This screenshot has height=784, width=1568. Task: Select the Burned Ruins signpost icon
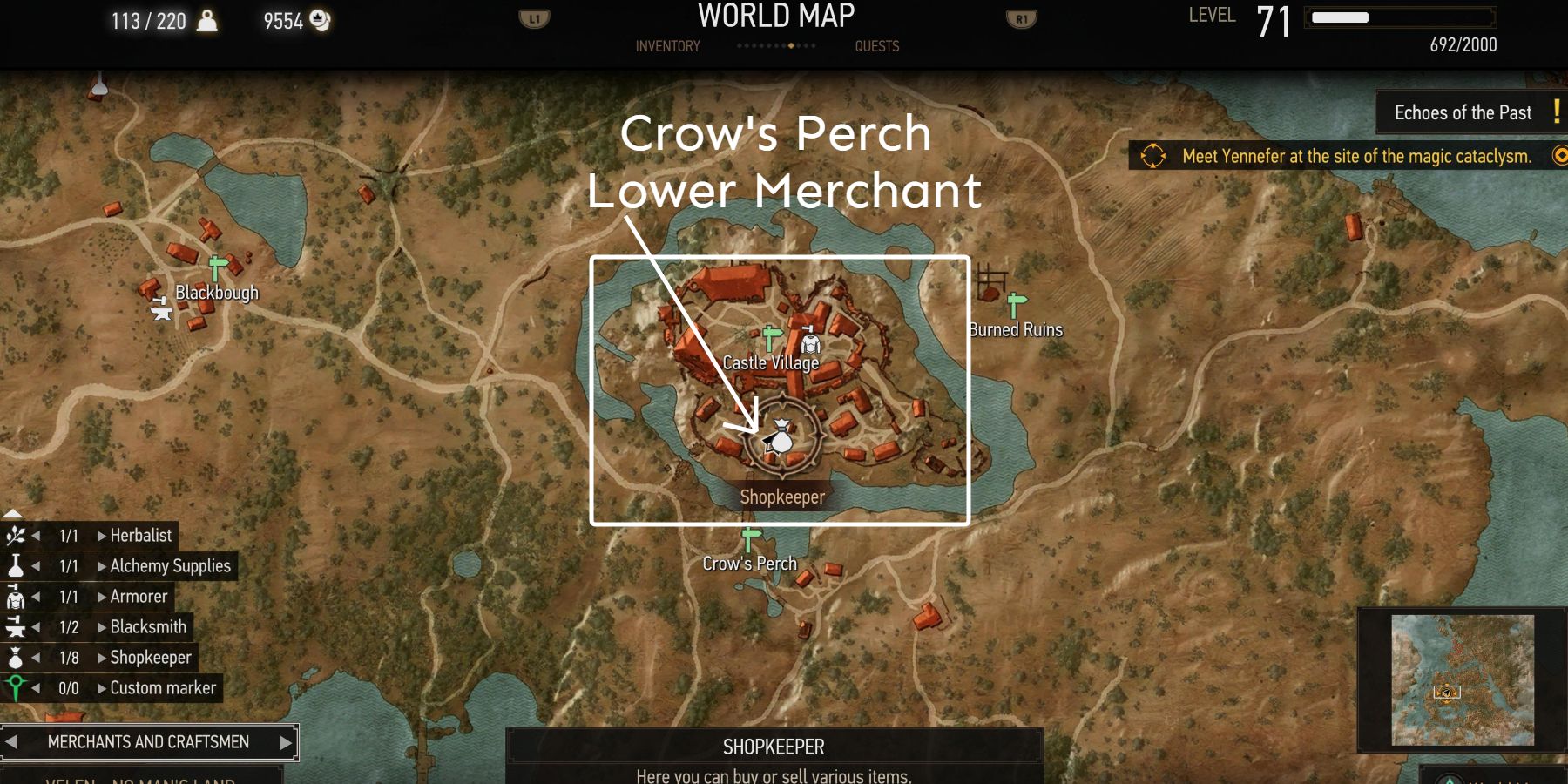click(x=1013, y=305)
